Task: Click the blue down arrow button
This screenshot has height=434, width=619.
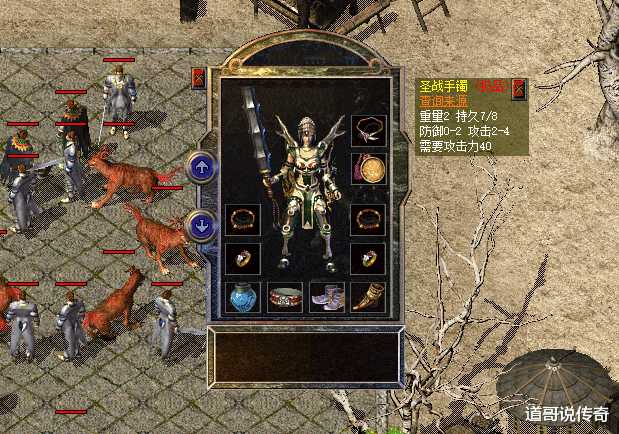Action: click(x=202, y=226)
